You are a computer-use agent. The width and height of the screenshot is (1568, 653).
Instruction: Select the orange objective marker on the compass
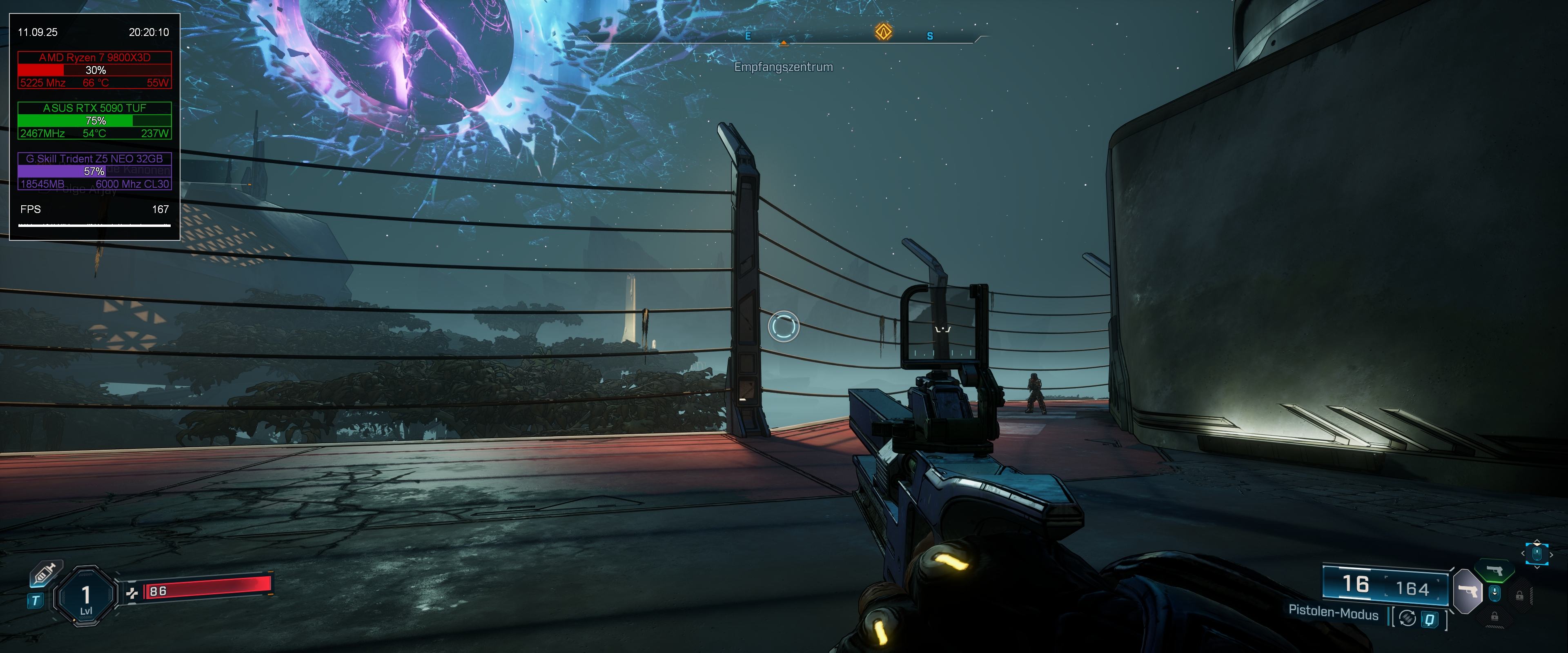click(883, 32)
